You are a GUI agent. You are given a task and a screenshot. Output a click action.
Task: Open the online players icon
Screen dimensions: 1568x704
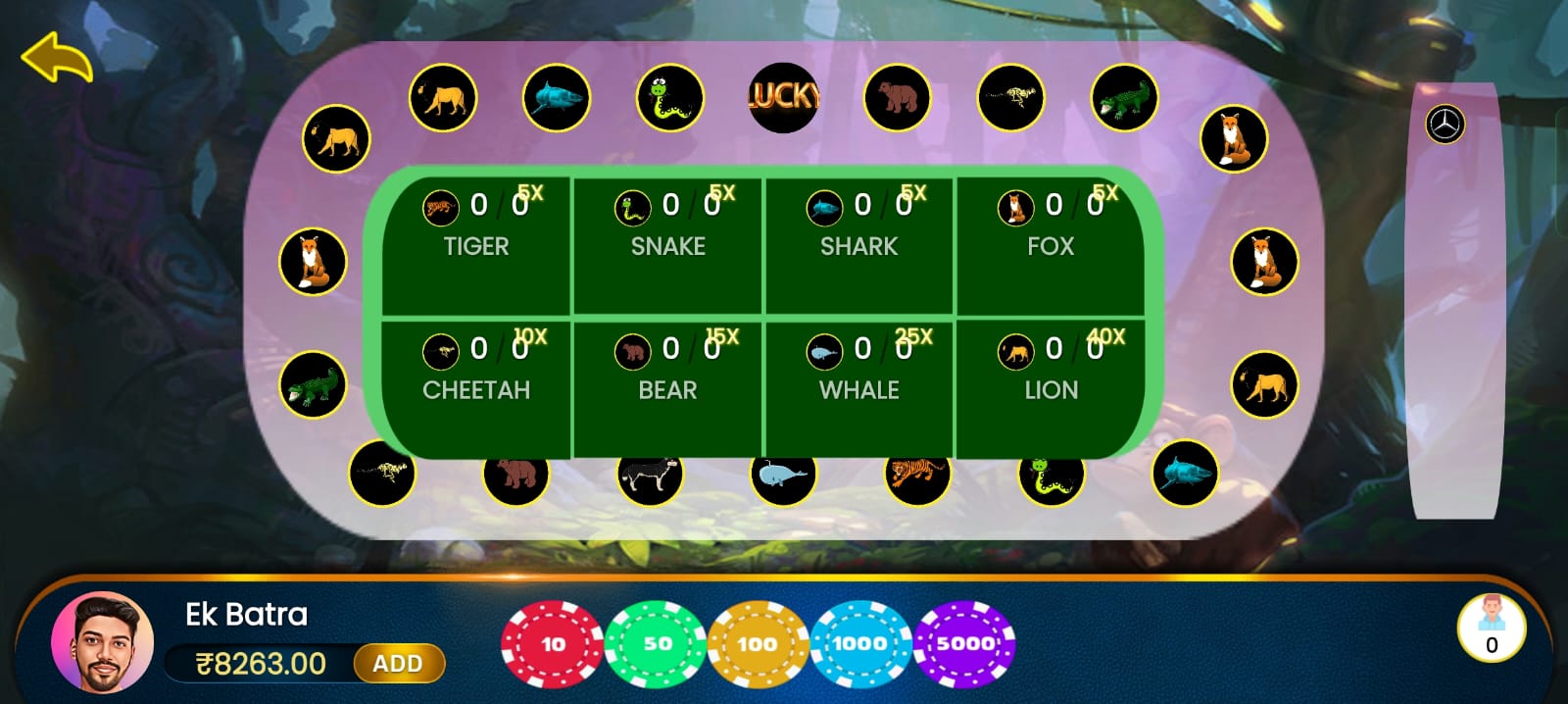[x=1491, y=627]
